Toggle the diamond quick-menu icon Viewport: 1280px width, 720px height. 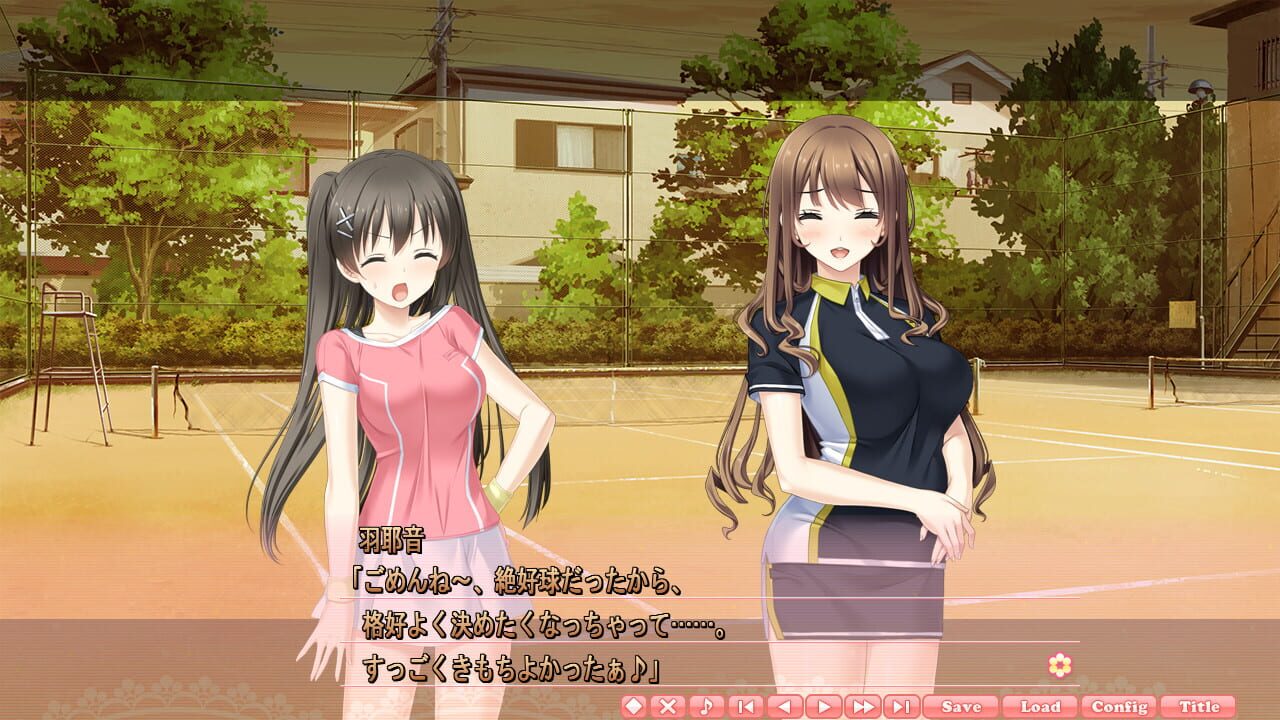click(x=635, y=705)
